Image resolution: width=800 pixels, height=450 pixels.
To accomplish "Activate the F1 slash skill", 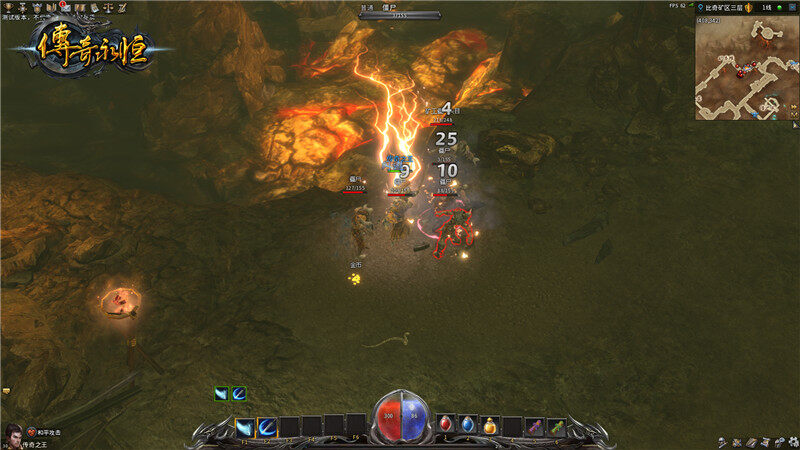I will coord(245,427).
